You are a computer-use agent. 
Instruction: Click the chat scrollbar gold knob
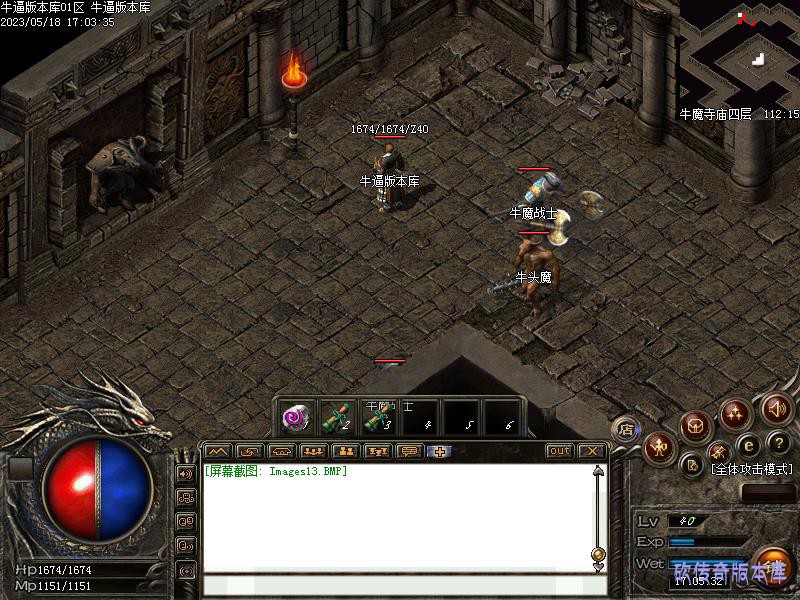pos(598,553)
